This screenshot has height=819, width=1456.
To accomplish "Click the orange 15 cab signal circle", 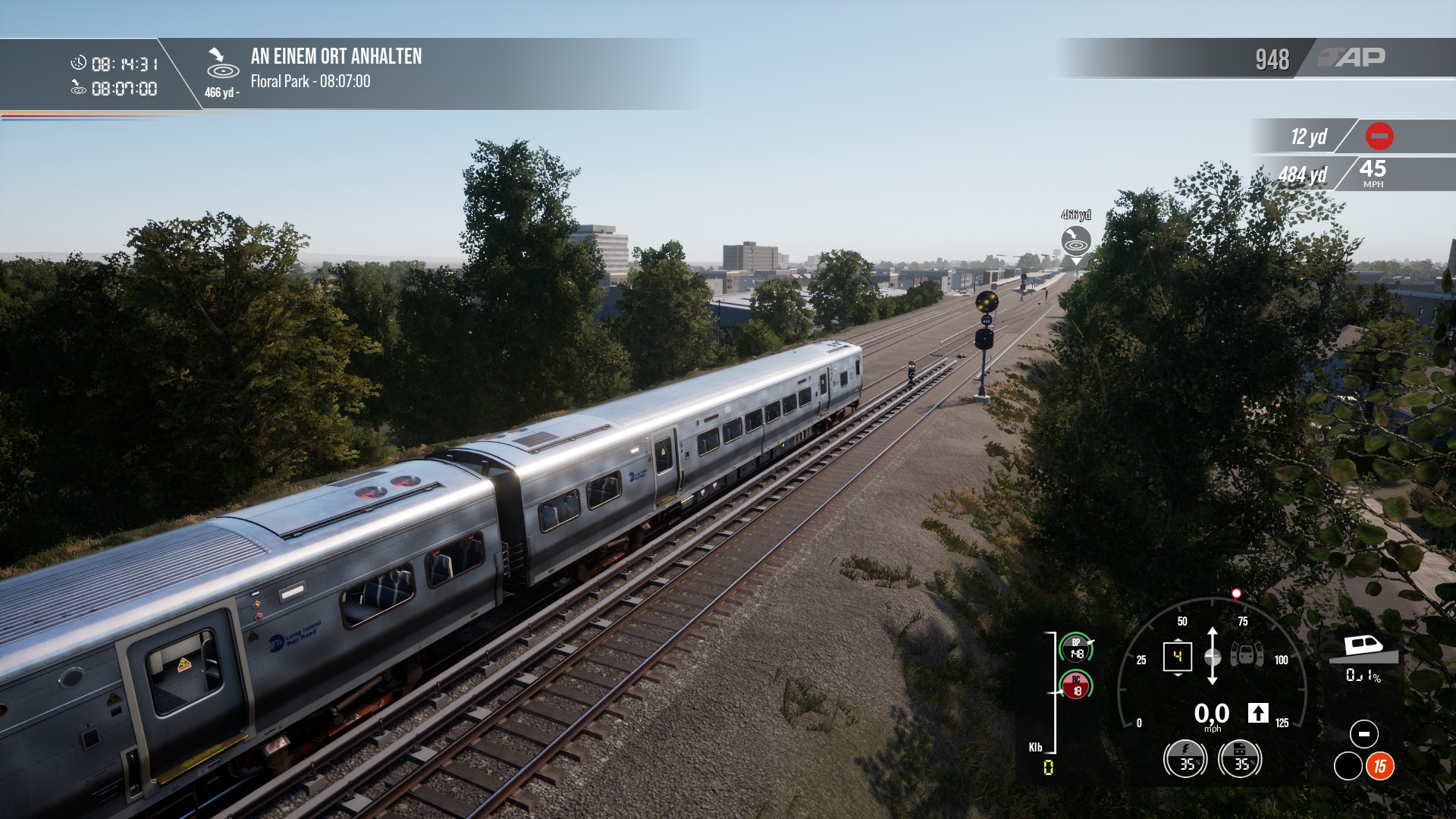I will point(1379,767).
